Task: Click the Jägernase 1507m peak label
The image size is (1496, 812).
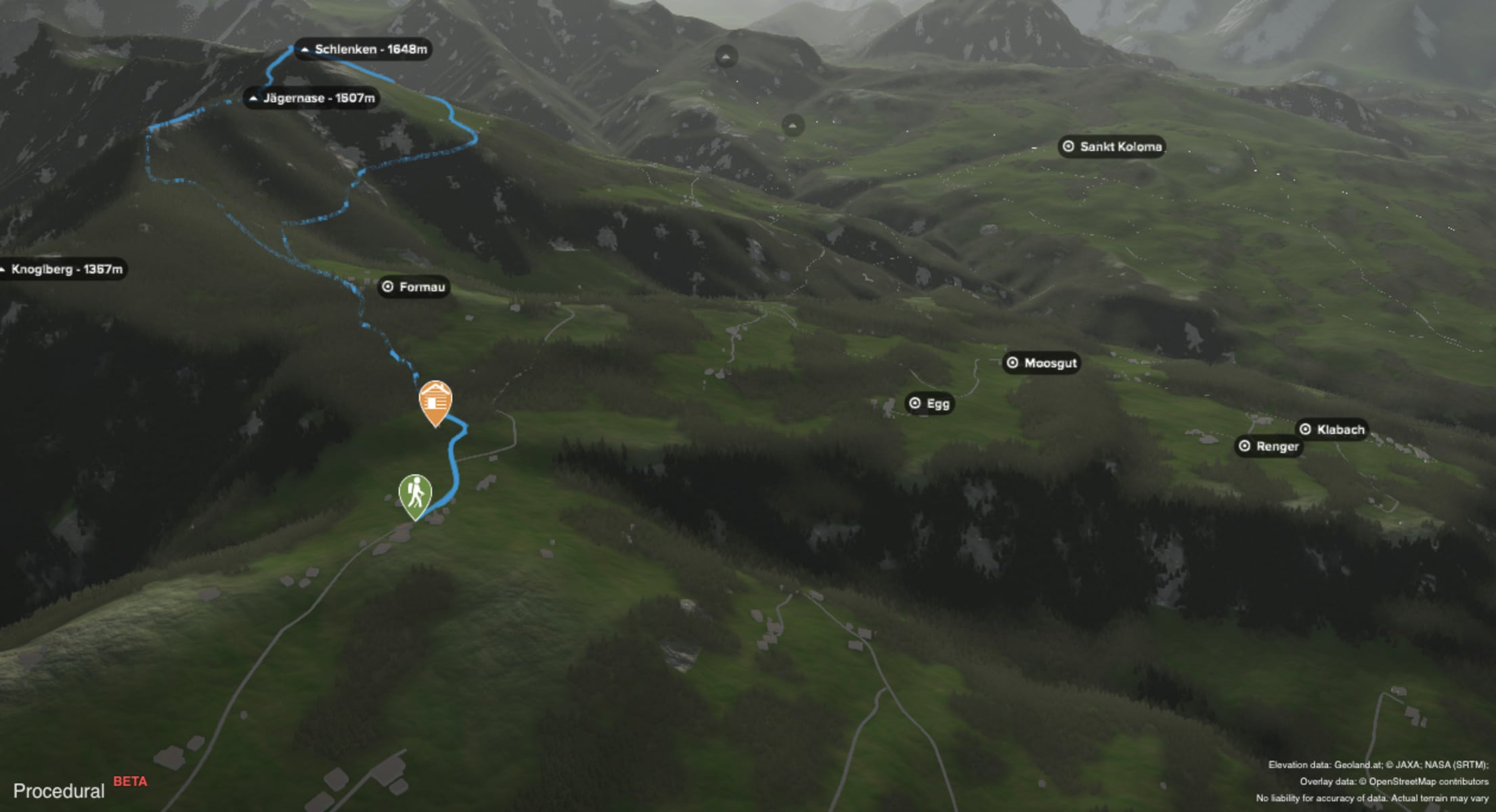Action: (x=311, y=99)
